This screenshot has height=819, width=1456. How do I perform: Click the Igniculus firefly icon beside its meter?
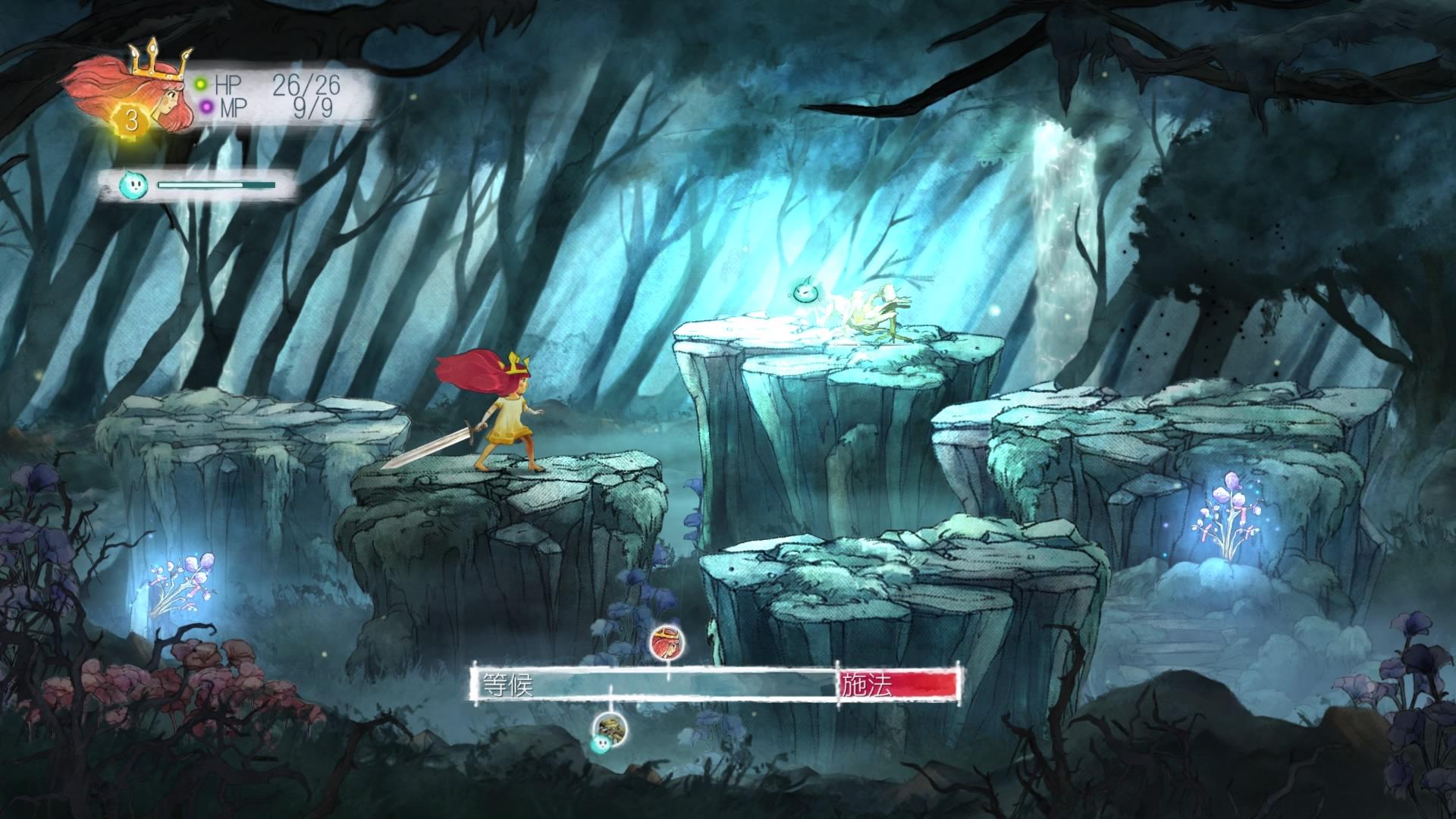[x=132, y=184]
